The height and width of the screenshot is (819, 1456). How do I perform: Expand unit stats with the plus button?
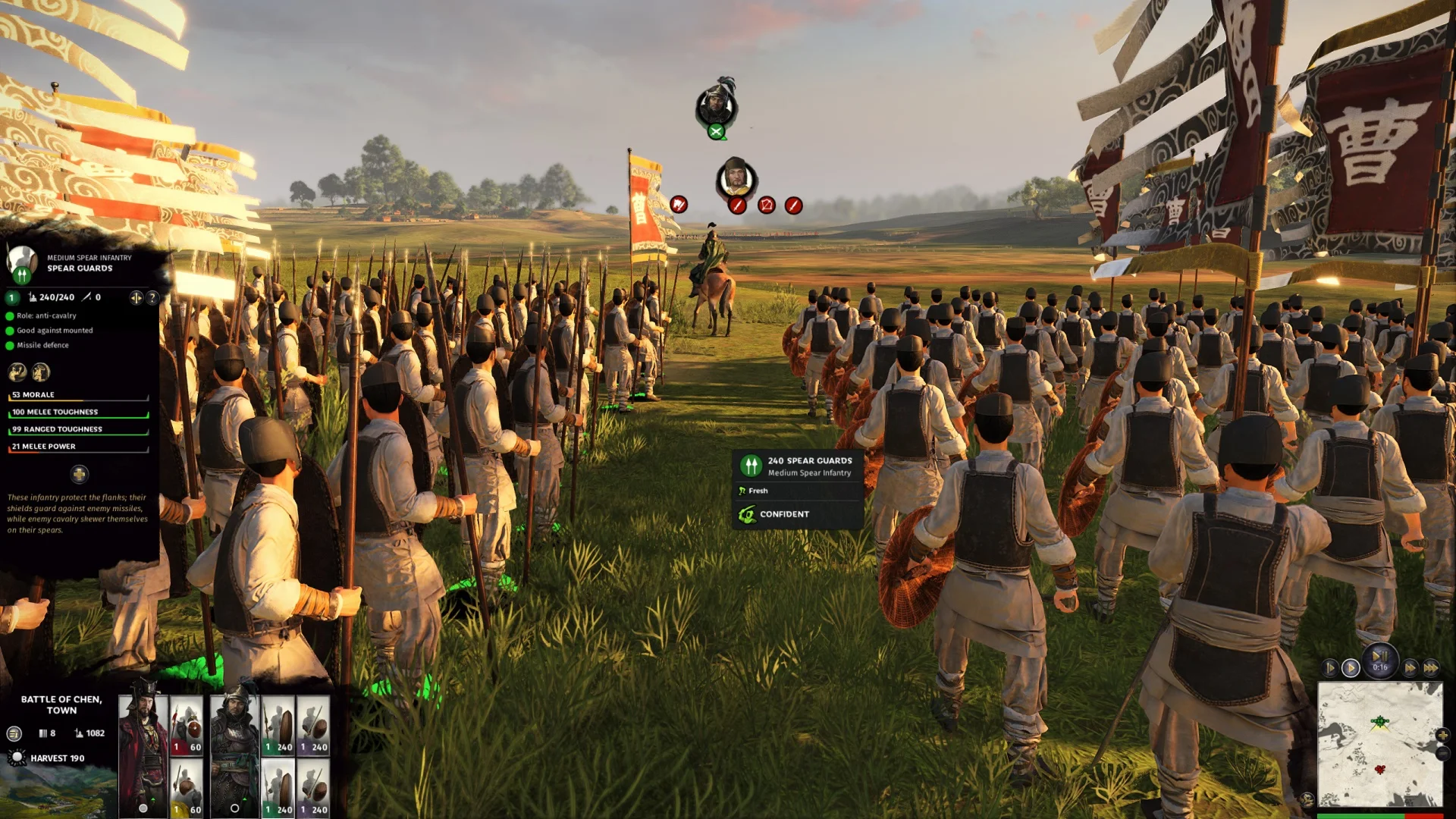coord(79,475)
